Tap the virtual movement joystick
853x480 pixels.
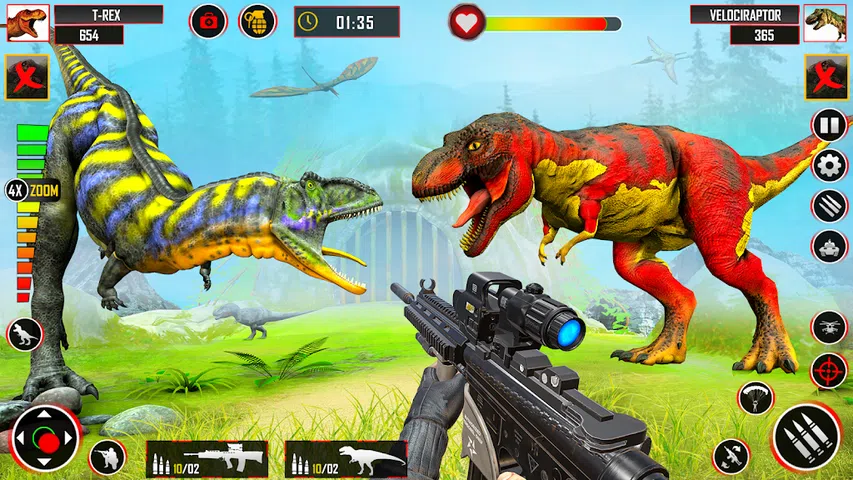coord(45,438)
